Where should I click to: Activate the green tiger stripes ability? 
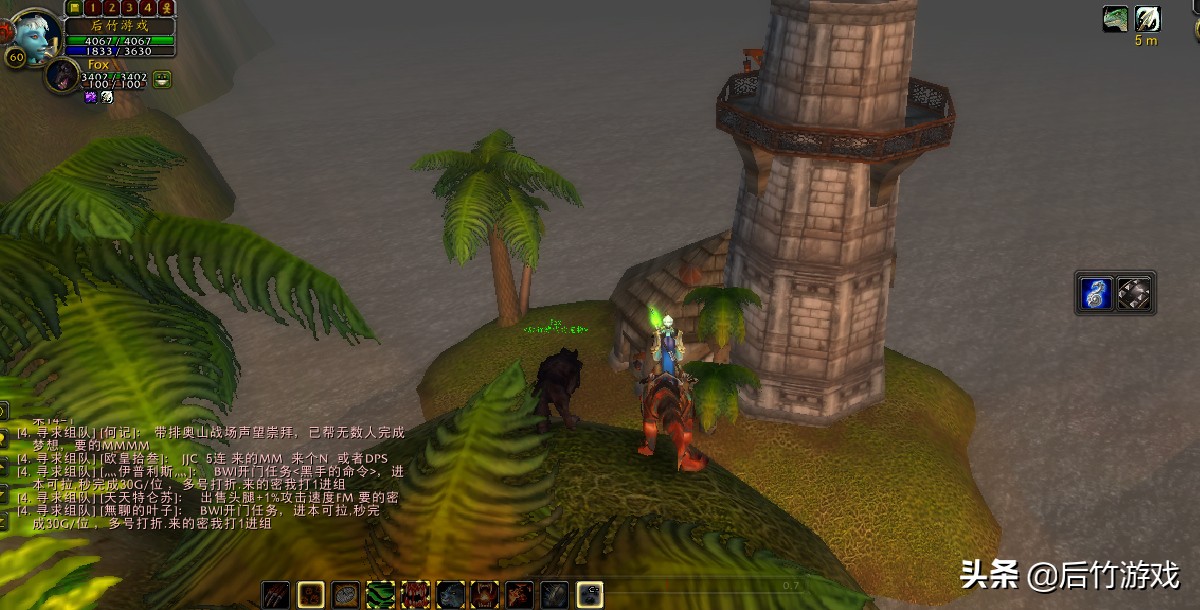coord(380,595)
